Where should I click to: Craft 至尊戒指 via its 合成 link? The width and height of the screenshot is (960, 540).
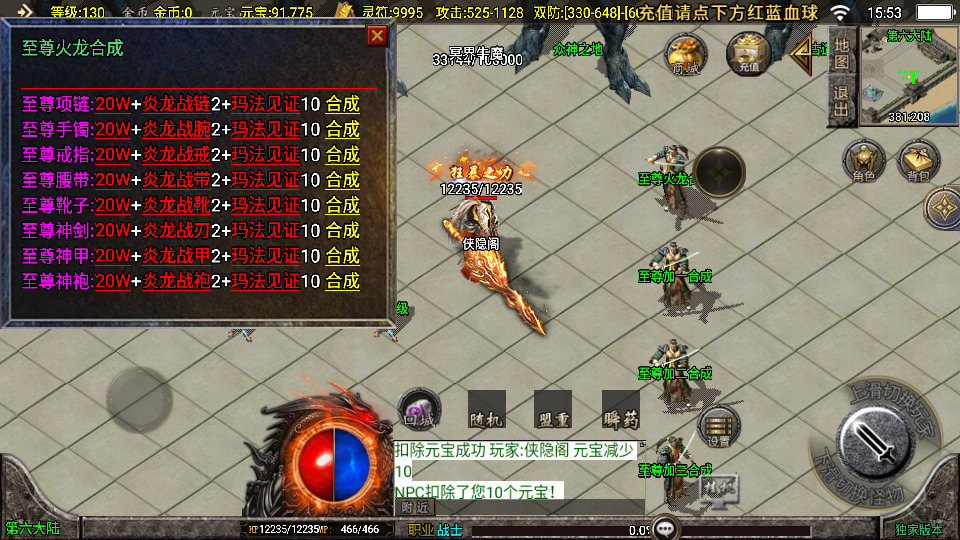343,155
